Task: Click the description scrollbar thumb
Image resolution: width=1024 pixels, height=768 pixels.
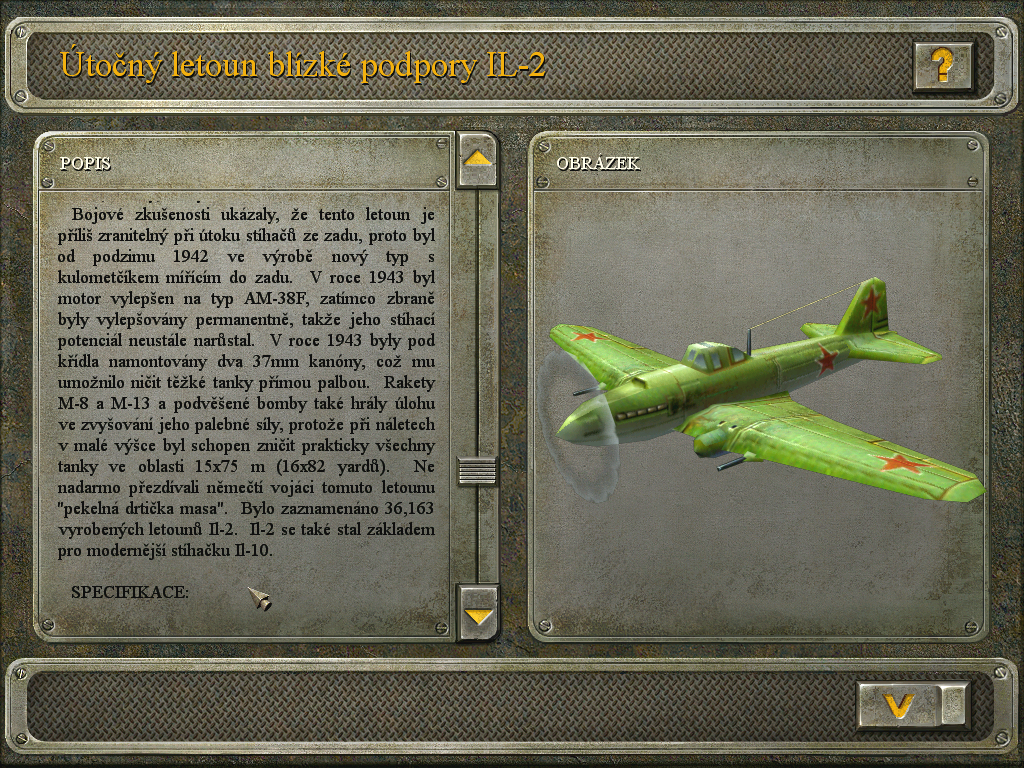Action: (x=478, y=470)
